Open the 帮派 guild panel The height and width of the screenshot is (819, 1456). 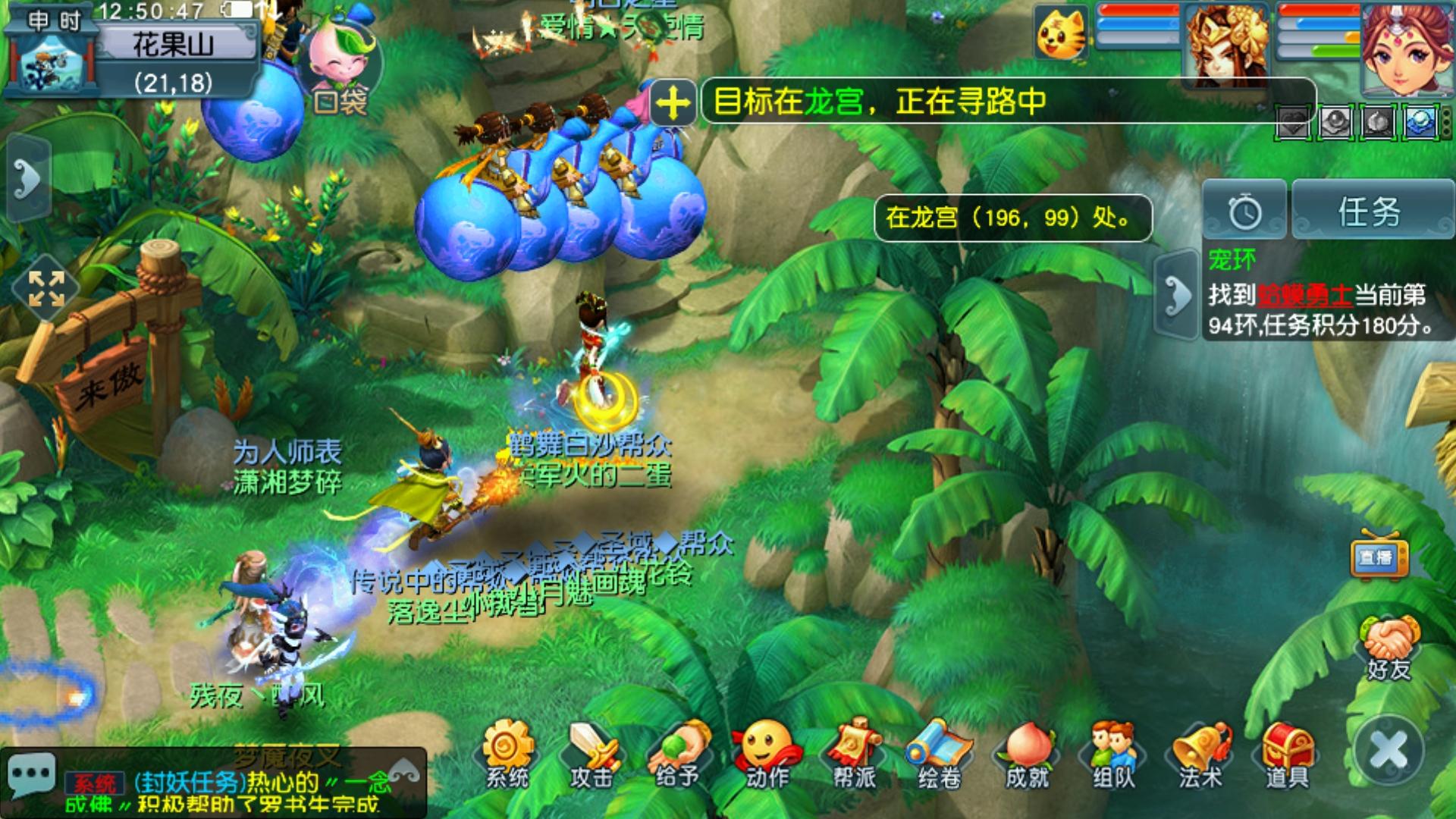[854, 754]
